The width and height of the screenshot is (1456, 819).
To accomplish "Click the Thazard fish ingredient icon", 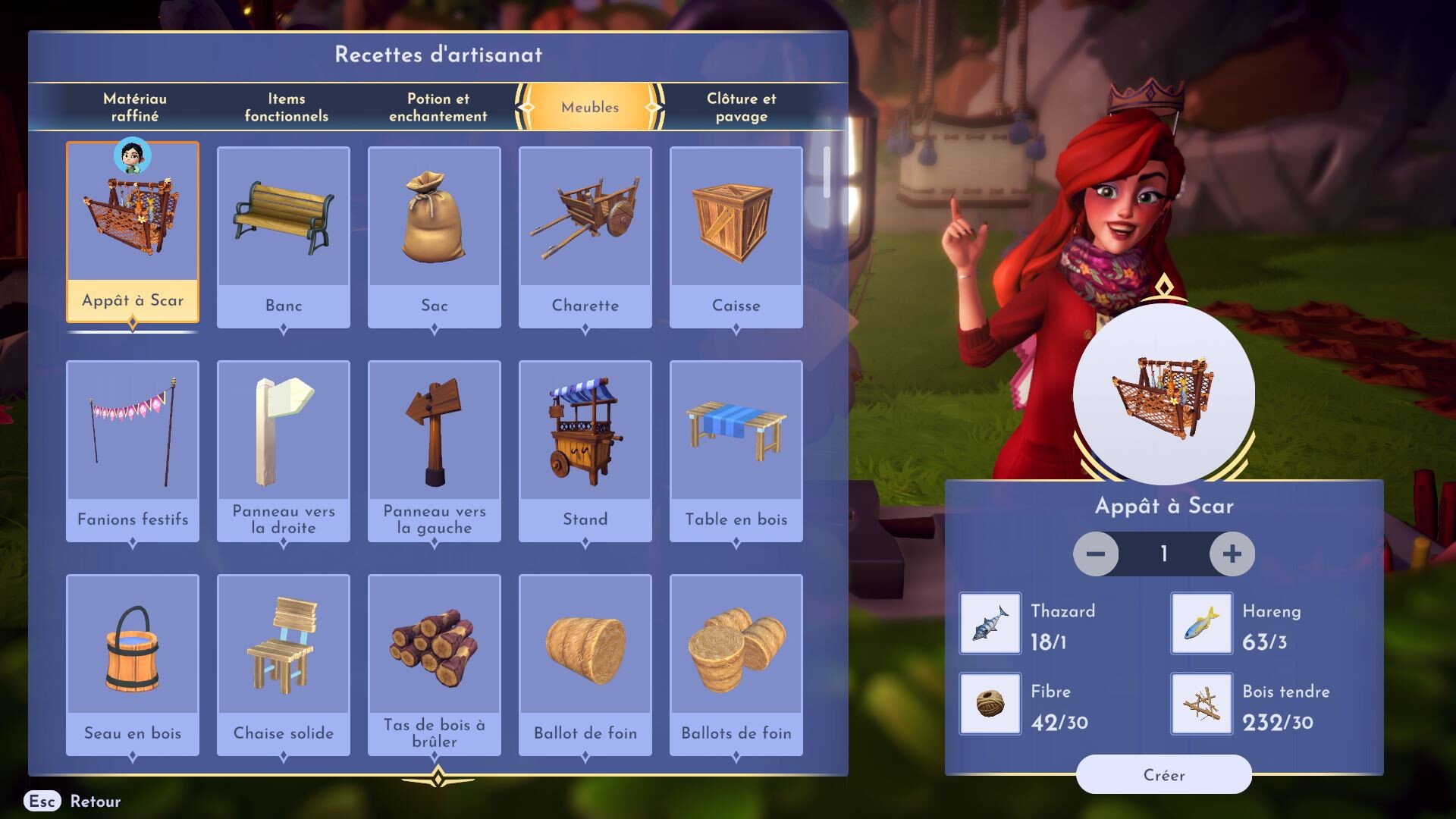I will [990, 623].
